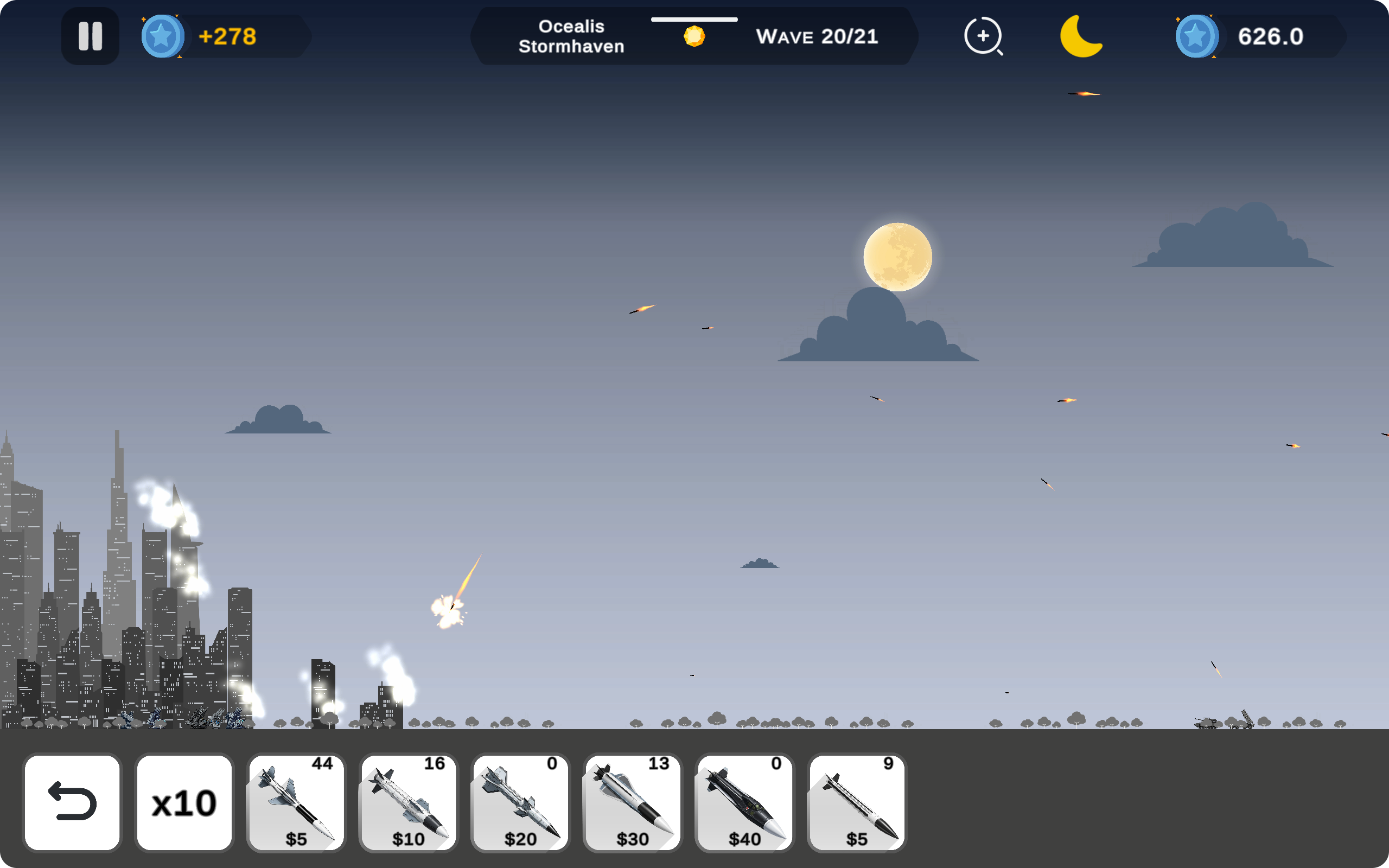This screenshot has height=868, width=1389.
Task: Click the gem icon on the wave progress bar
Action: 694,36
